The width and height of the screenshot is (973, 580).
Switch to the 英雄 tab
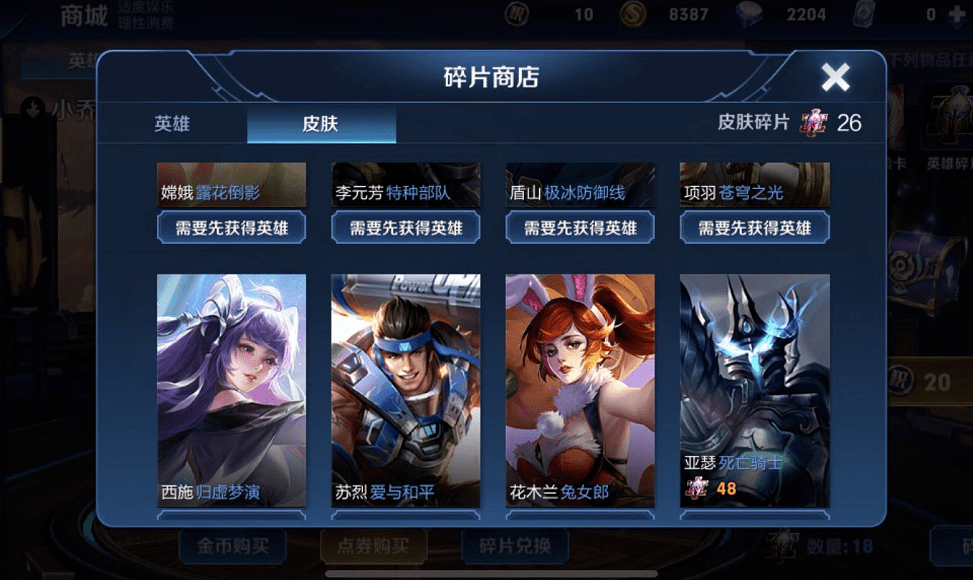click(x=172, y=125)
